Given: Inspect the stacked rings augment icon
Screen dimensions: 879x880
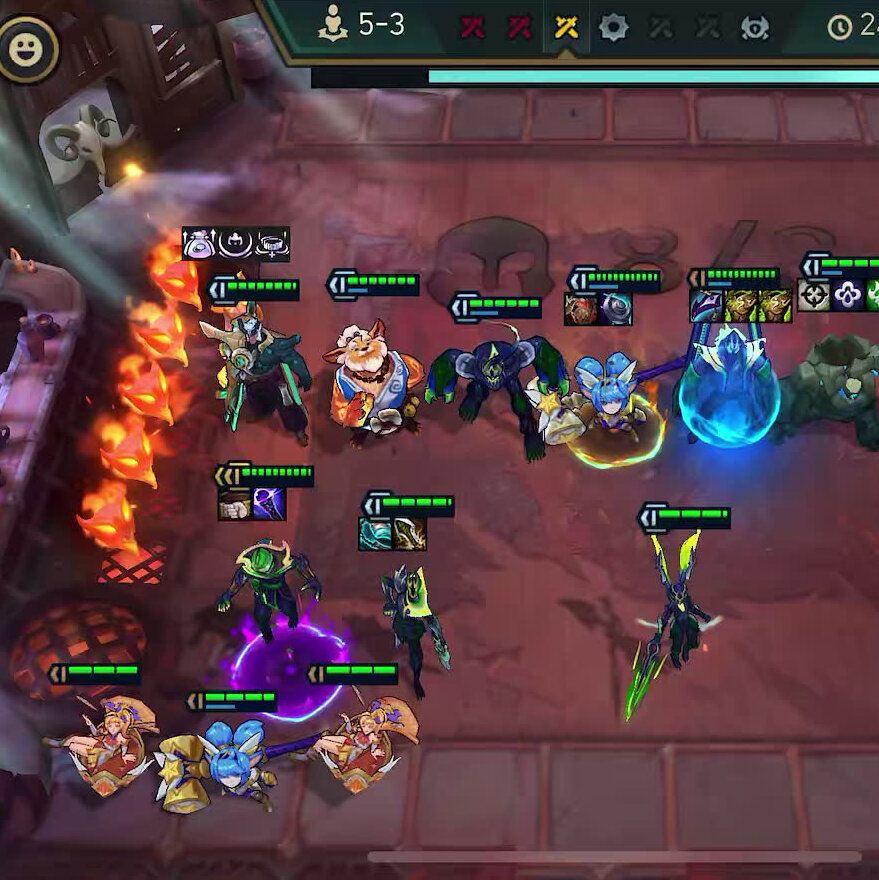Looking at the screenshot, I should click(x=271, y=243).
